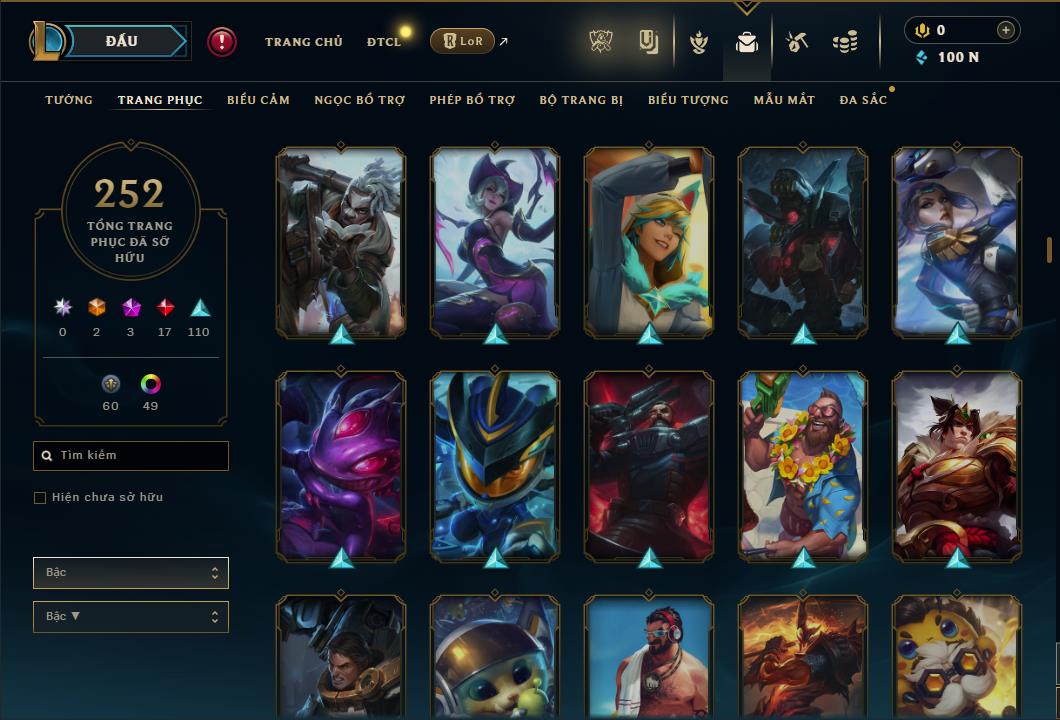
Task: Switch to the BIỂU CẢM tab
Action: pos(258,100)
